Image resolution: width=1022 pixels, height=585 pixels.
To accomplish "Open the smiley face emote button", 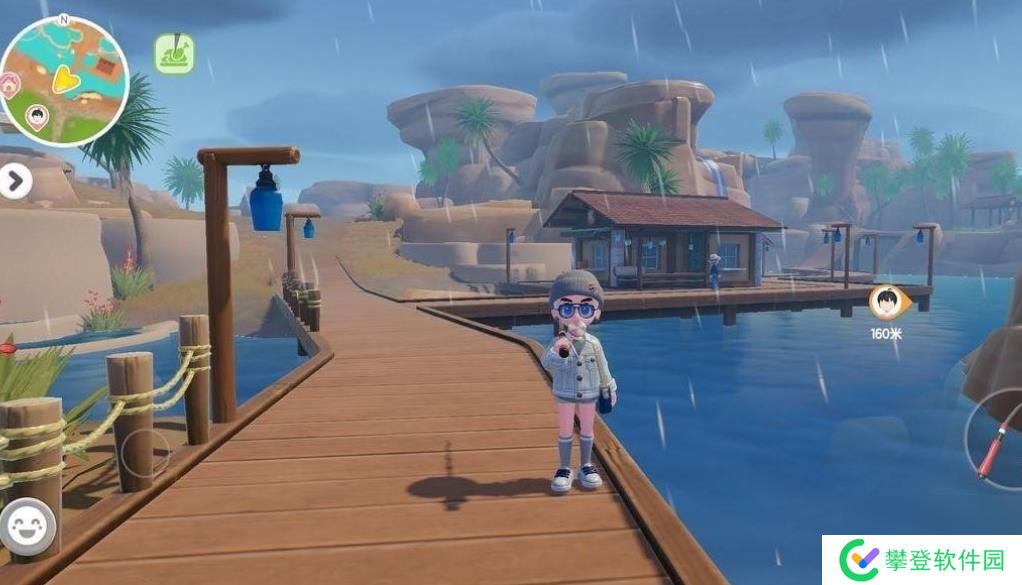I will [x=27, y=526].
